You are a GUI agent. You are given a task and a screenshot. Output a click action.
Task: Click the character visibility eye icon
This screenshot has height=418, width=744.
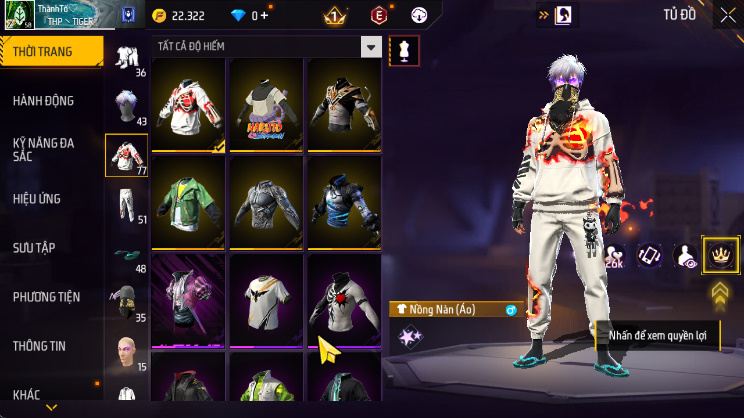(x=686, y=257)
